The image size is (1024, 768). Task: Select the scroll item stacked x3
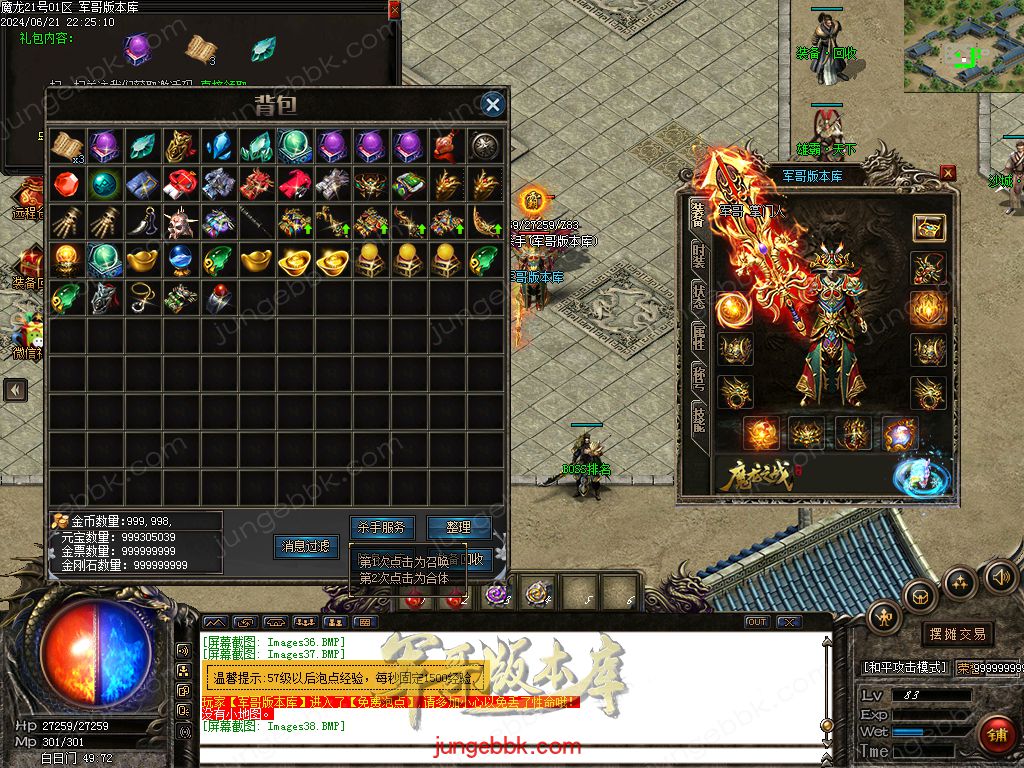click(67, 146)
